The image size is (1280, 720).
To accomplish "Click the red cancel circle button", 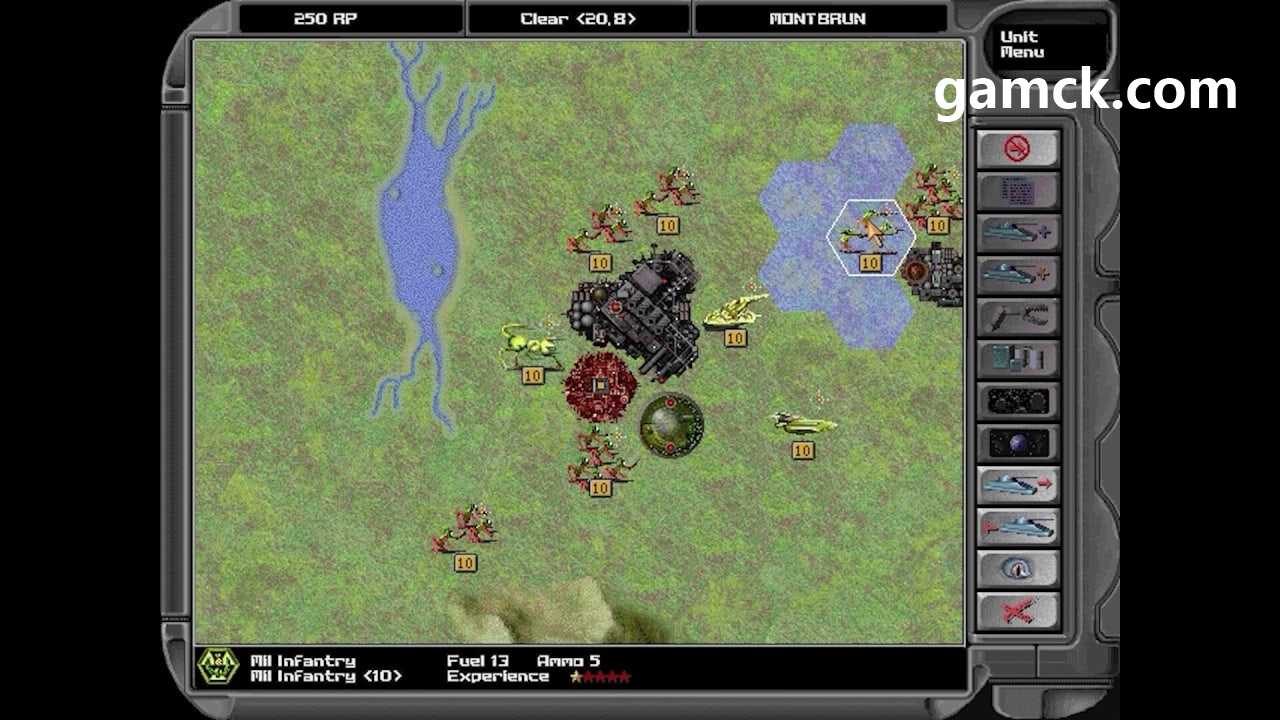I will [x=1017, y=149].
